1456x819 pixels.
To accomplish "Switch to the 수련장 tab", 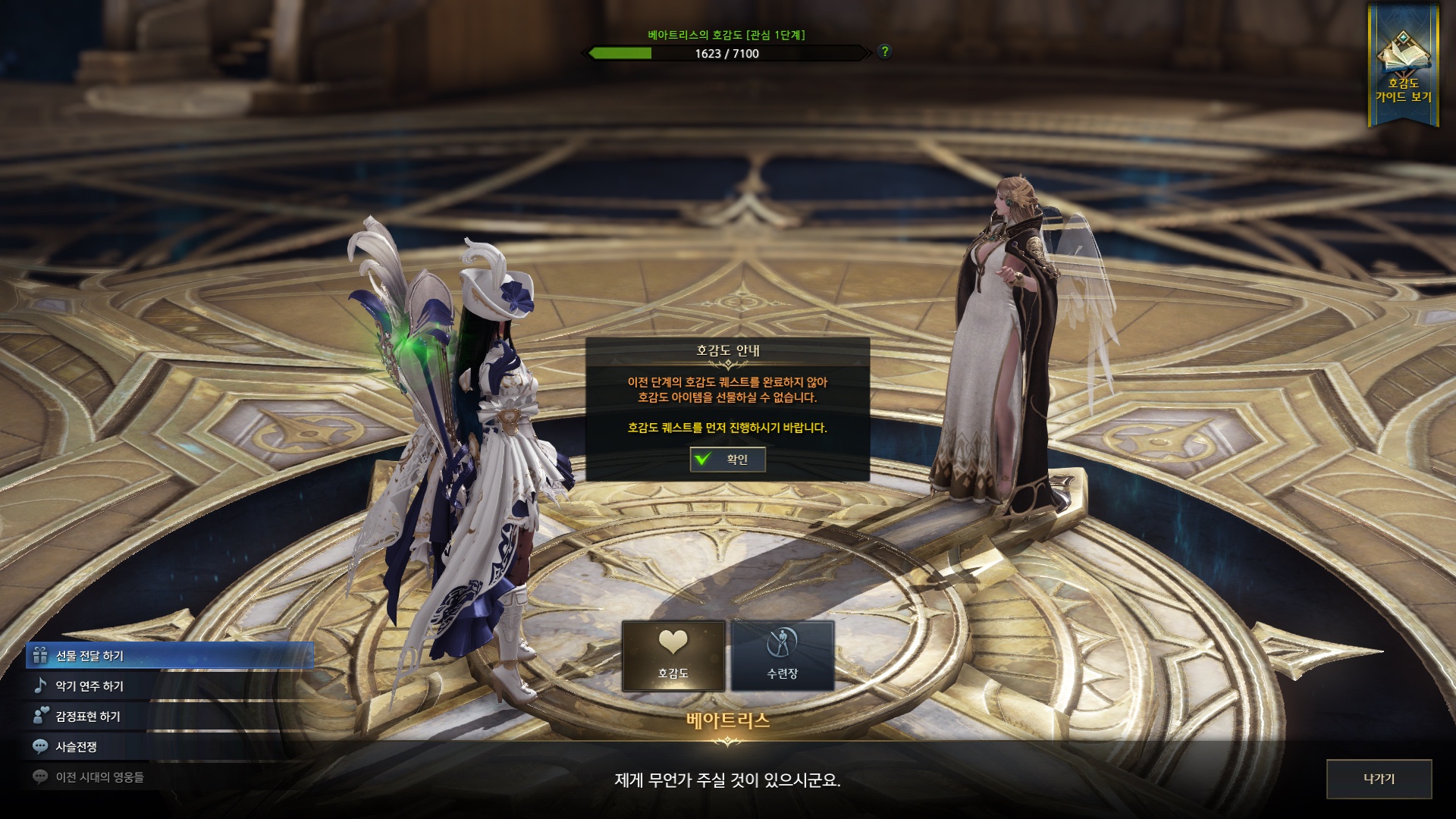I will click(782, 656).
